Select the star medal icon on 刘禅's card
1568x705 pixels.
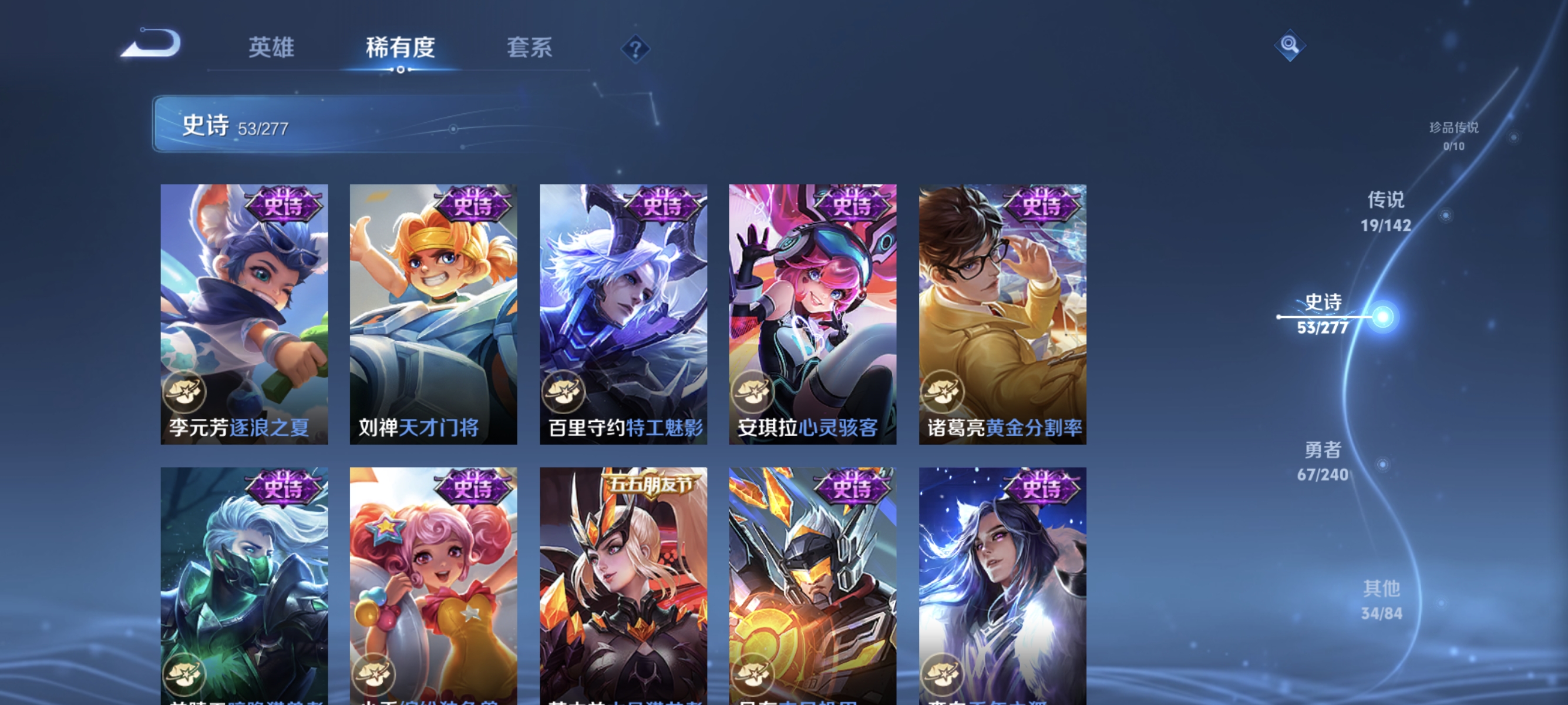pos(374,392)
